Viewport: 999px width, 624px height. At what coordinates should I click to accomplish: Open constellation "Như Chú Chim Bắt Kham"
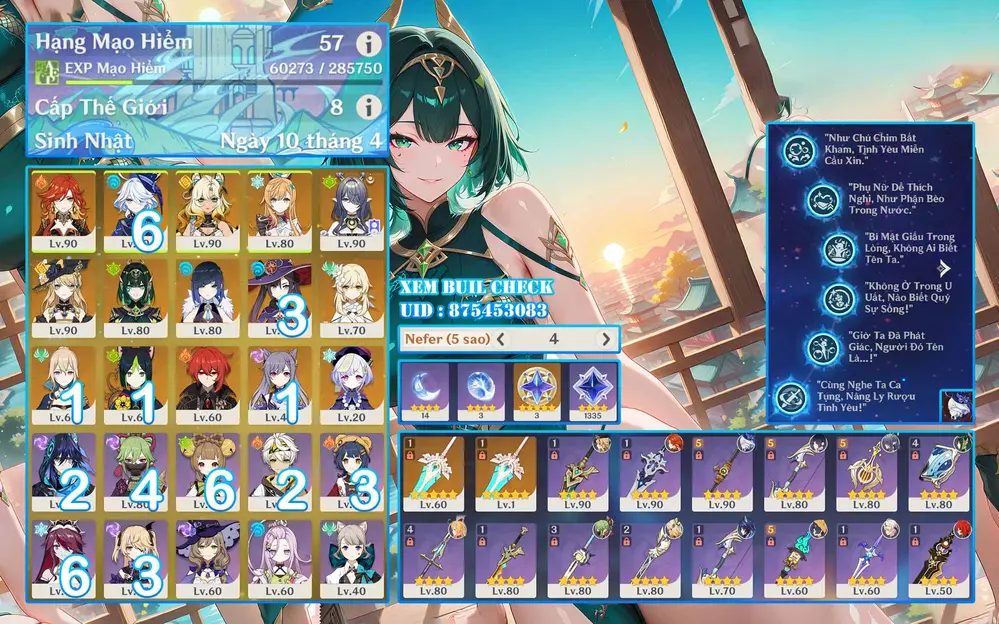tap(802, 147)
